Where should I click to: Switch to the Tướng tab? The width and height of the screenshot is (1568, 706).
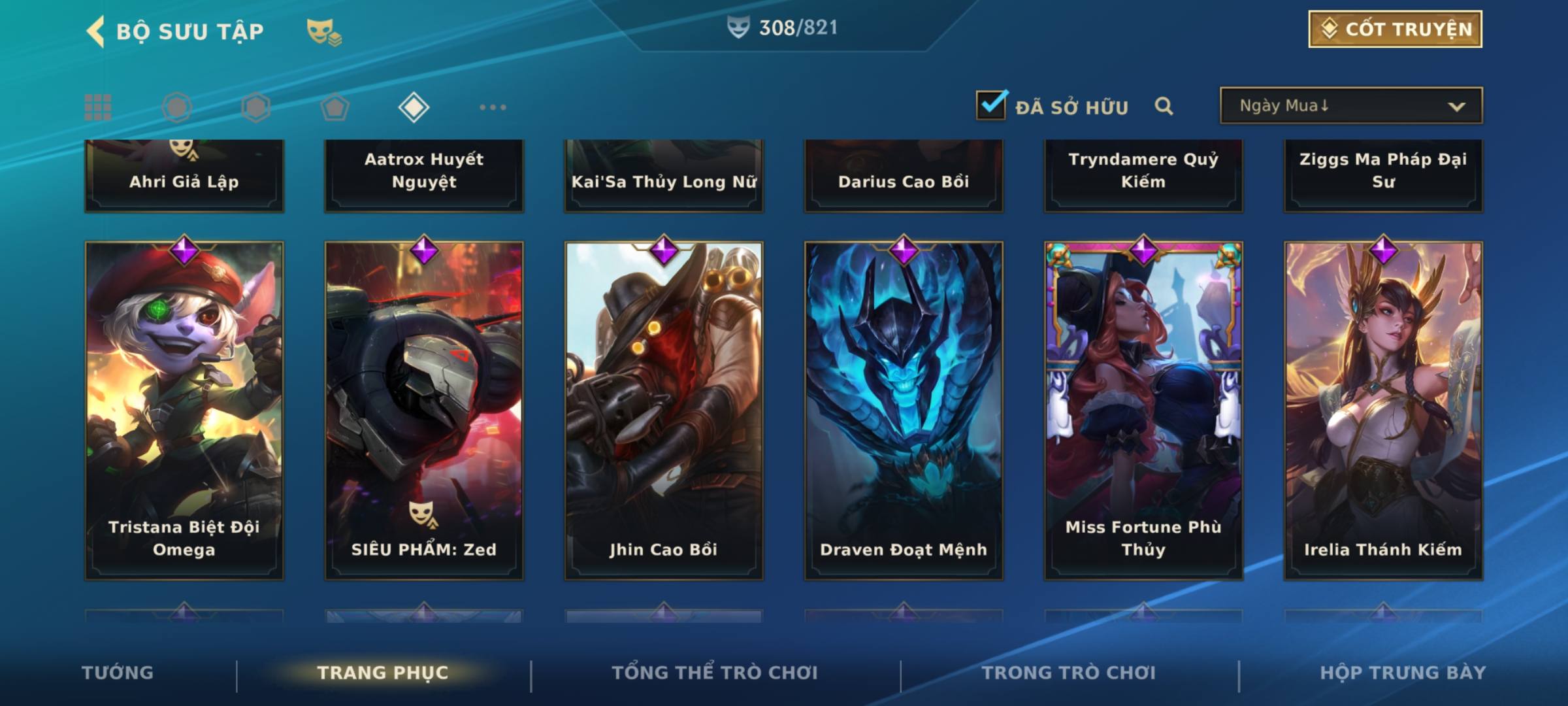pos(118,673)
